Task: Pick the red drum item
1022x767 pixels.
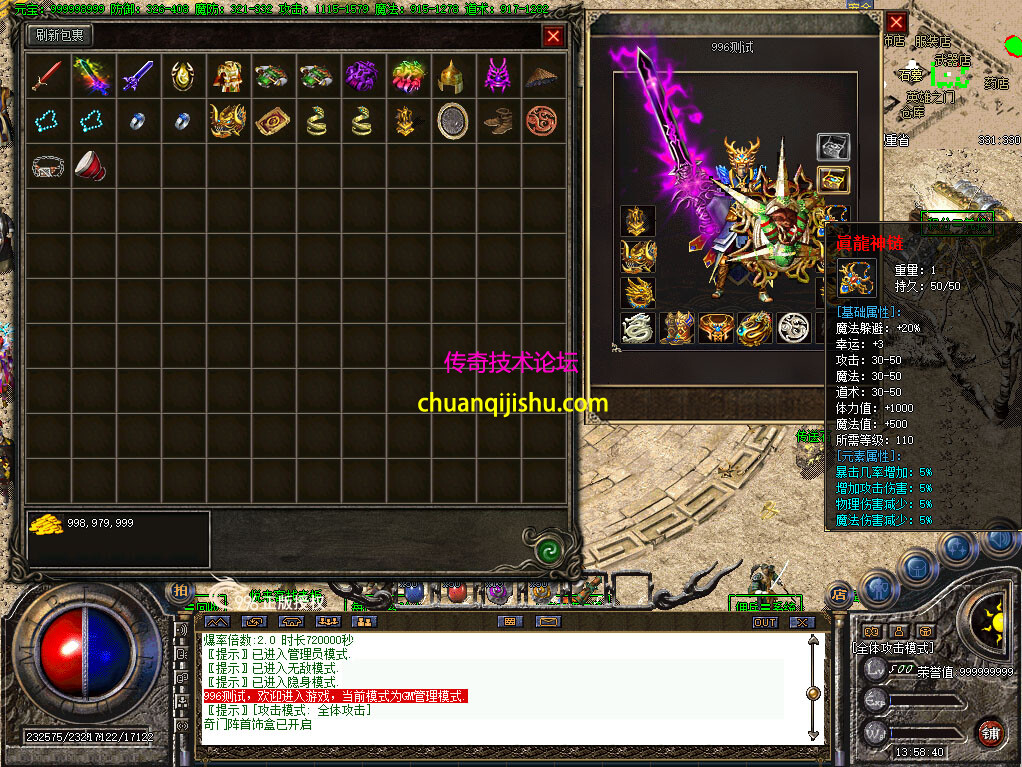Action: click(x=92, y=166)
